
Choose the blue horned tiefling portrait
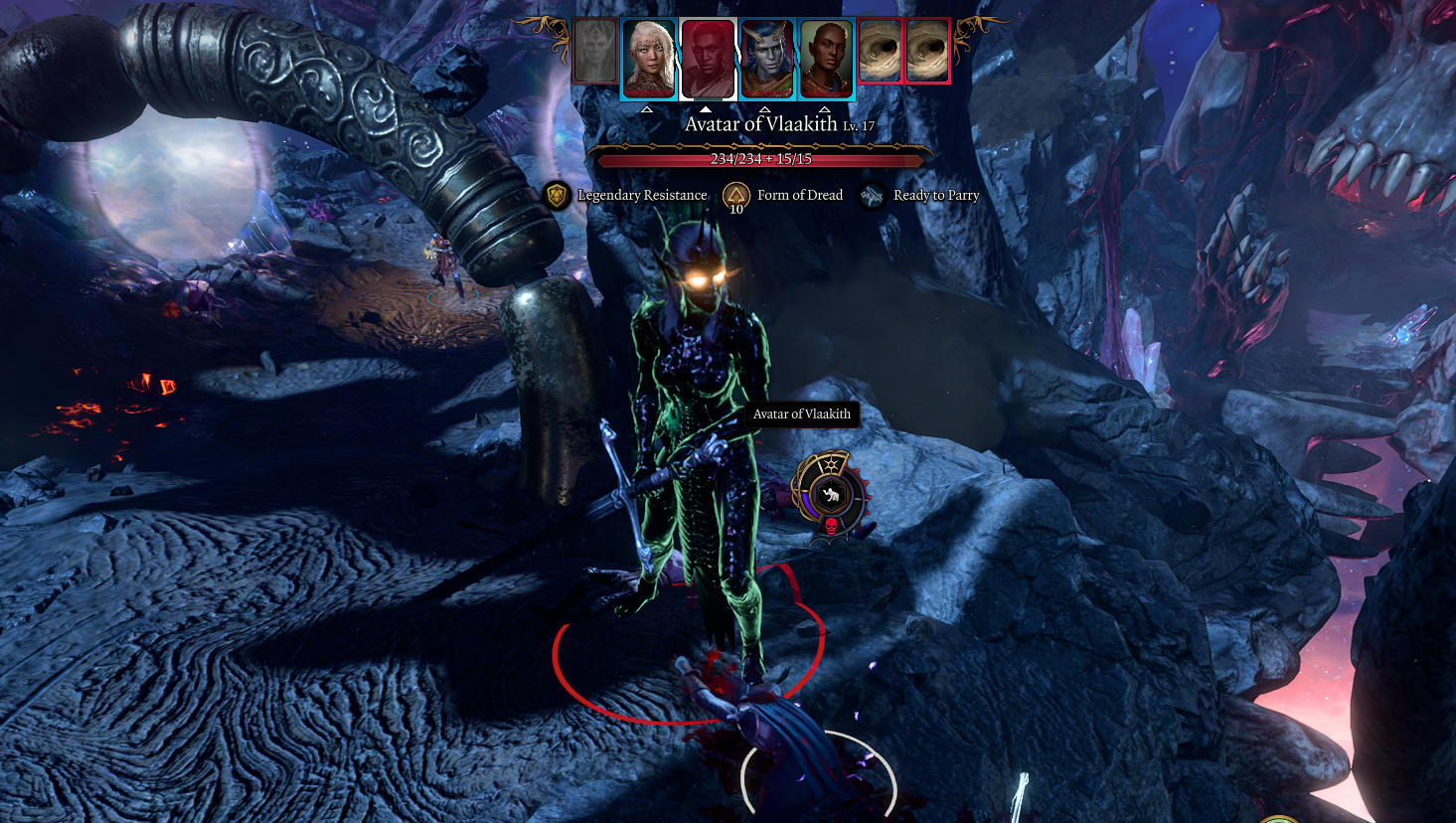[767, 59]
